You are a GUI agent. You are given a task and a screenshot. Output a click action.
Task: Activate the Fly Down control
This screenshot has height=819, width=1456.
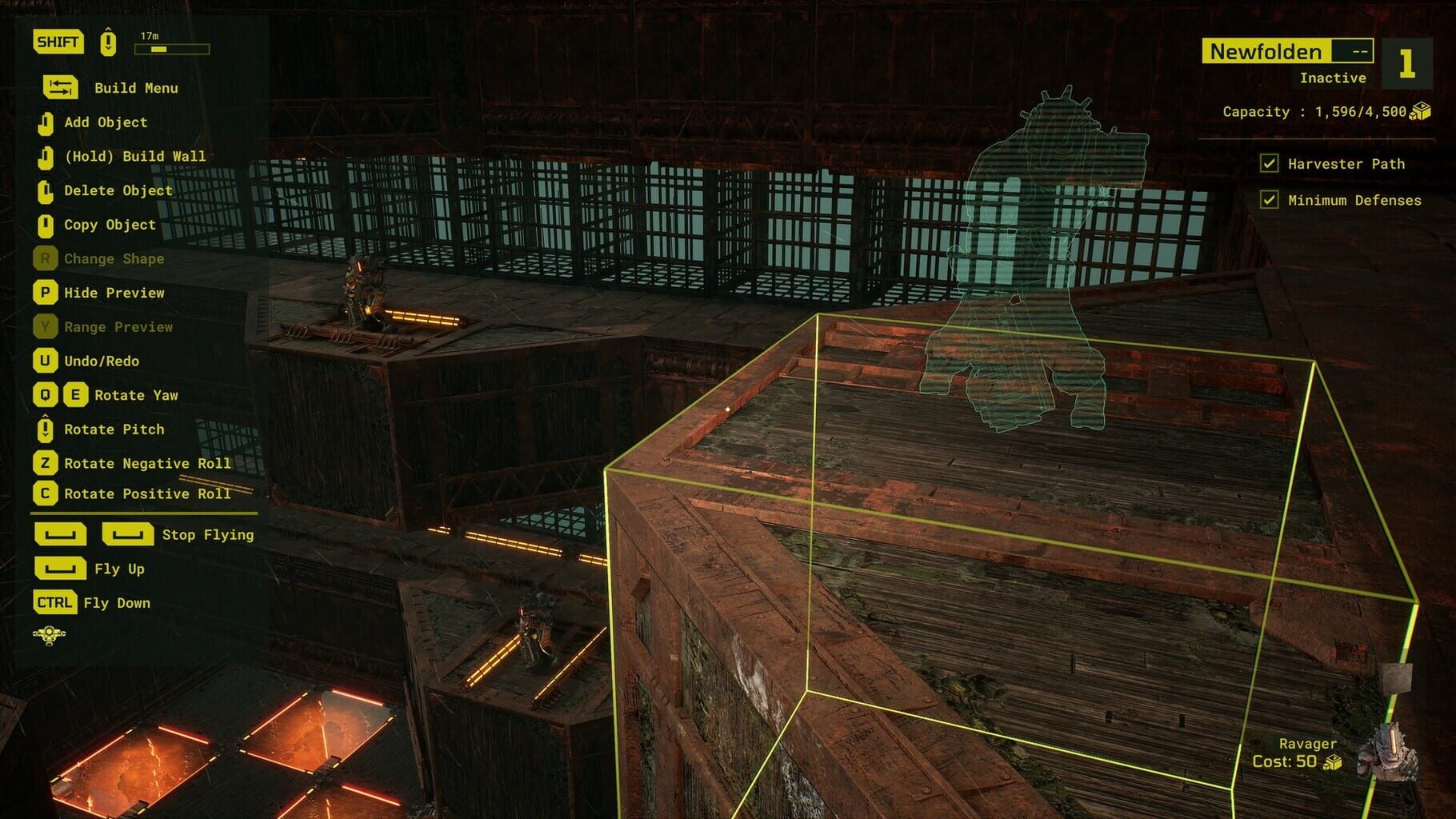[117, 603]
